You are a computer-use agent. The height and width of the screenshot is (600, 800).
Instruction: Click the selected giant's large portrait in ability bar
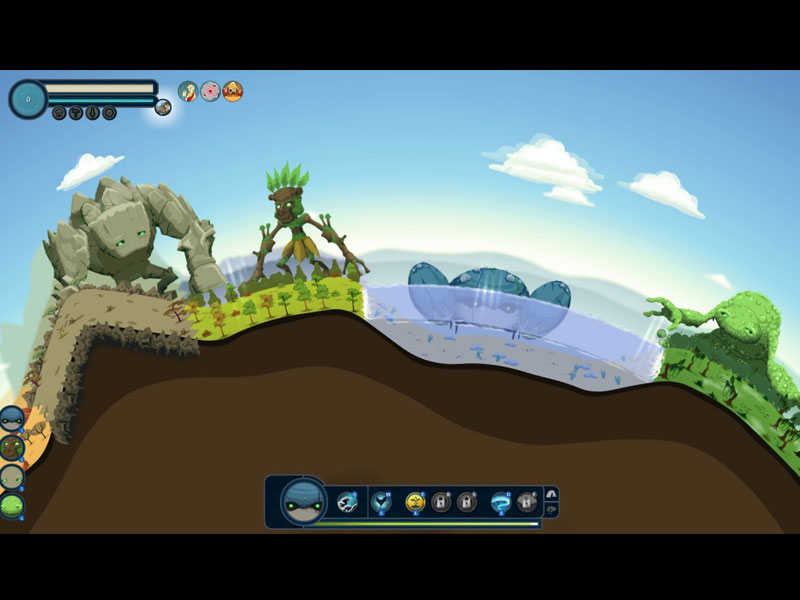tap(303, 501)
